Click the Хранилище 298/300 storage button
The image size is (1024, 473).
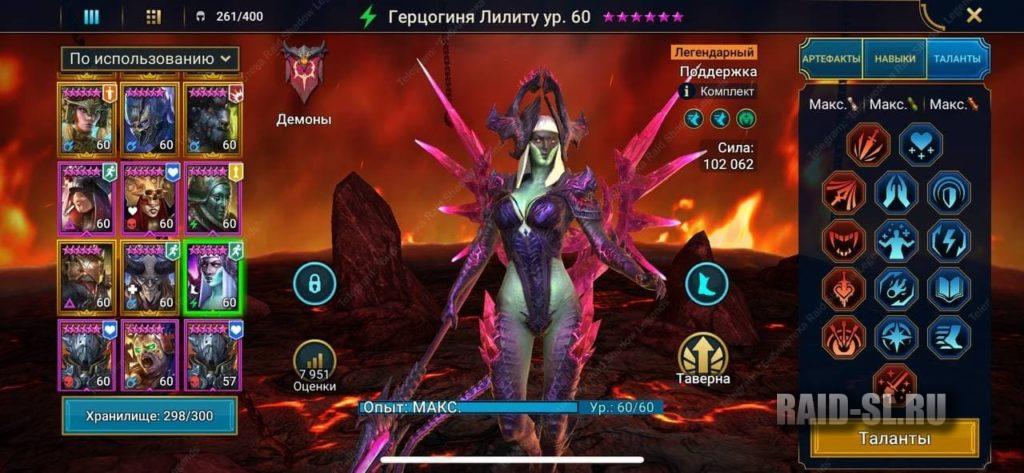click(150, 415)
